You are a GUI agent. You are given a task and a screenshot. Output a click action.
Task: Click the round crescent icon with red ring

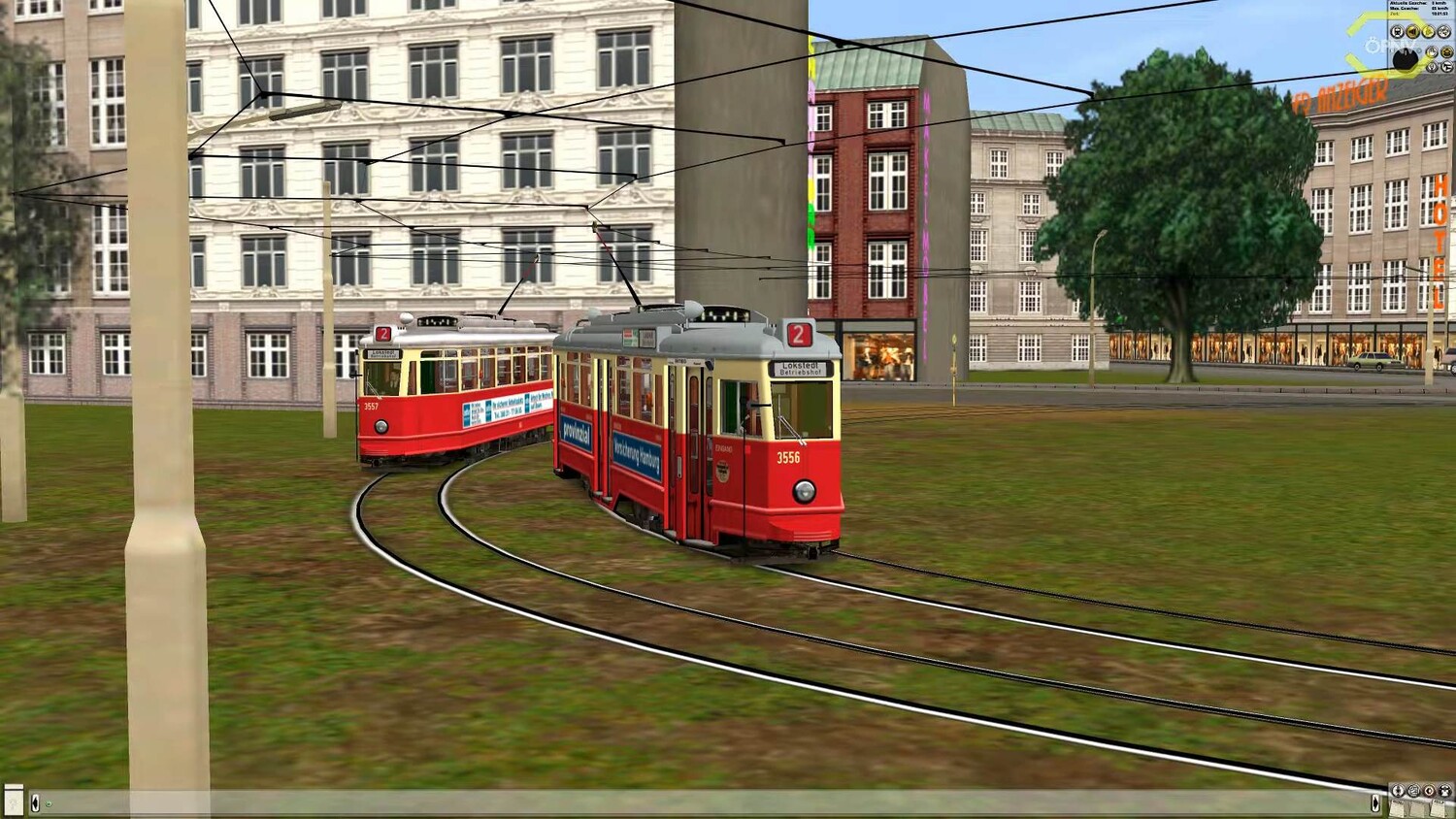point(1429,791)
